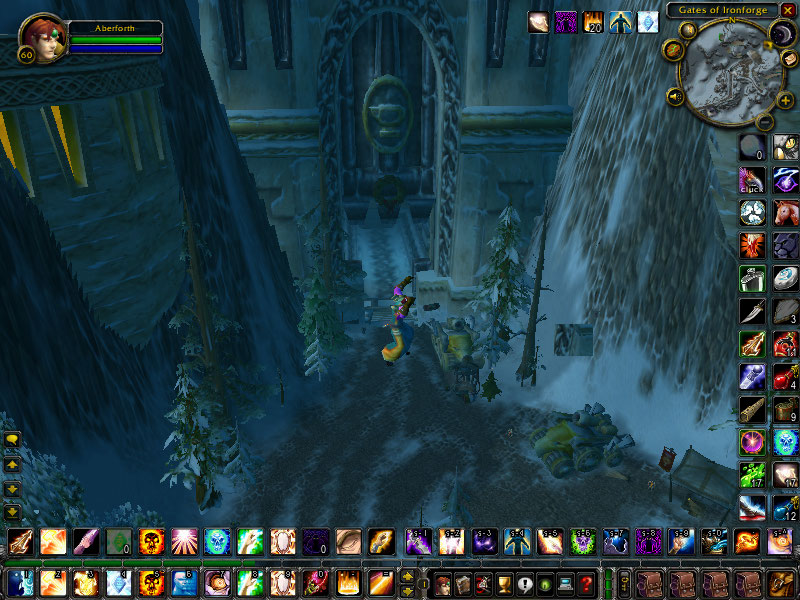Open the main menu computer icon
The height and width of the screenshot is (600, 800).
(x=566, y=583)
